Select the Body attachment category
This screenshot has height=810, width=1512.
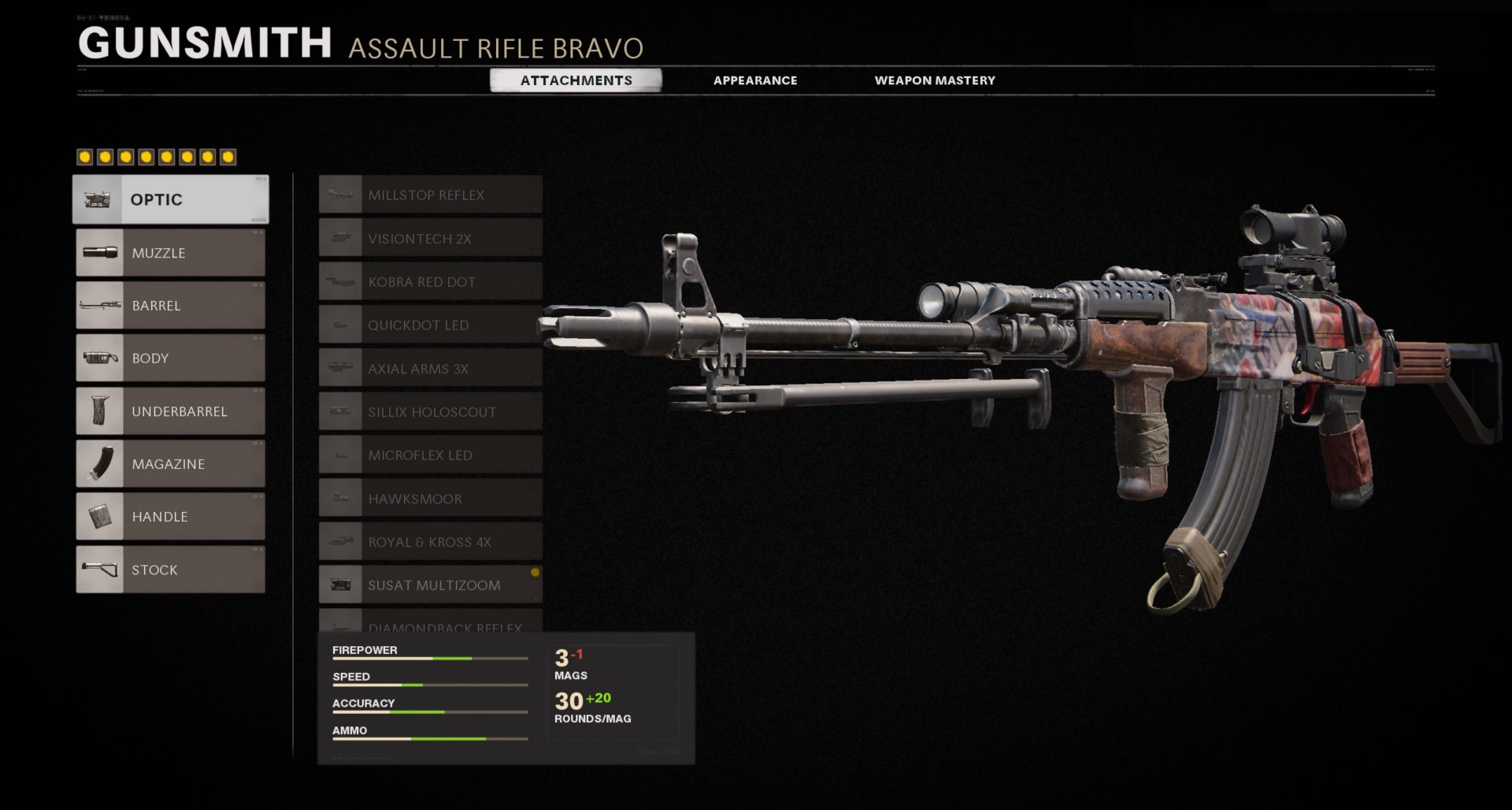[171, 359]
